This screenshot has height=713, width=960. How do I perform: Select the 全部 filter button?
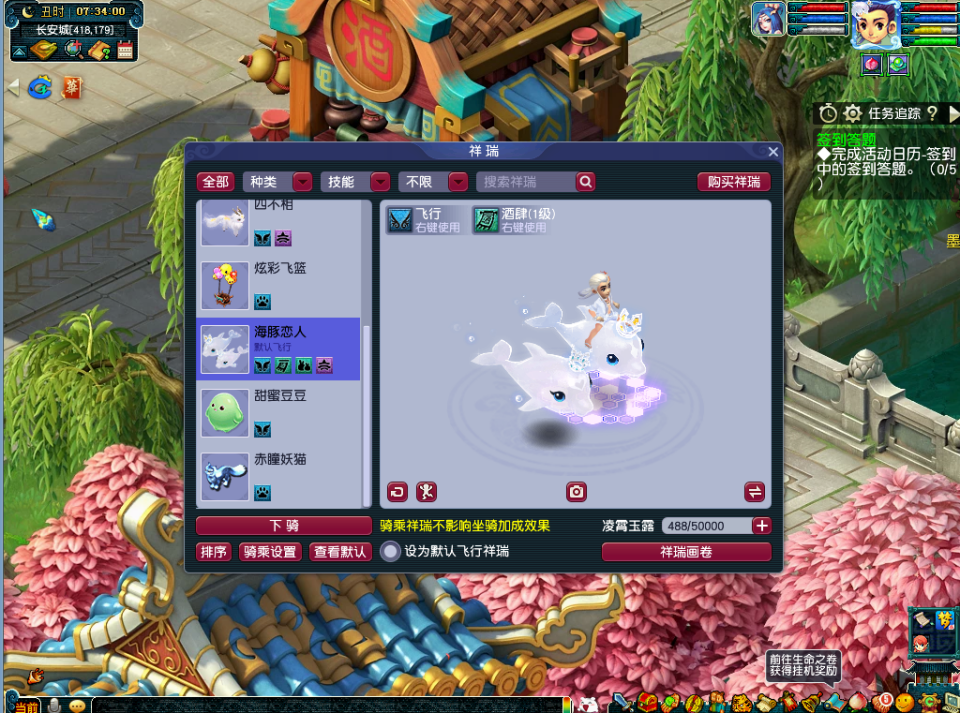coord(216,182)
